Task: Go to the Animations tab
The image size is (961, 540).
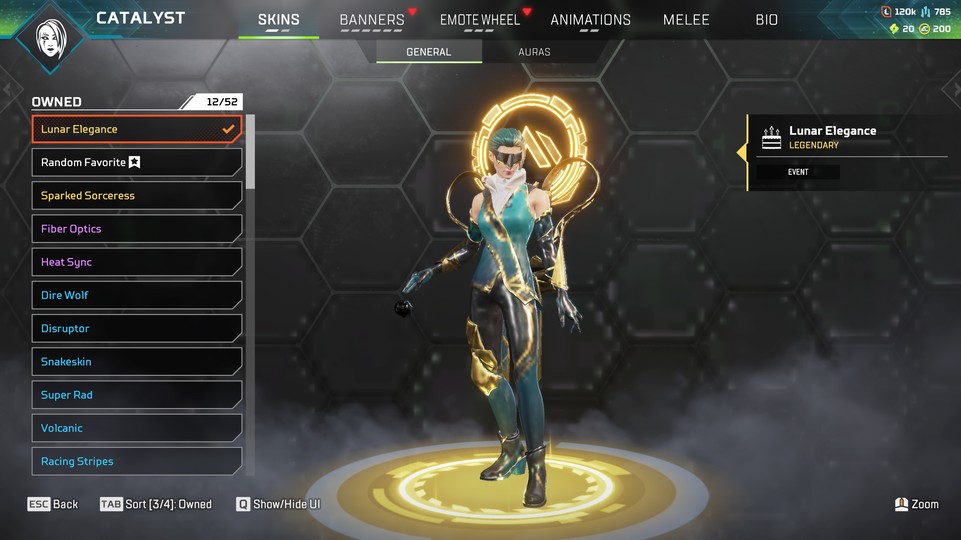Action: [590, 20]
